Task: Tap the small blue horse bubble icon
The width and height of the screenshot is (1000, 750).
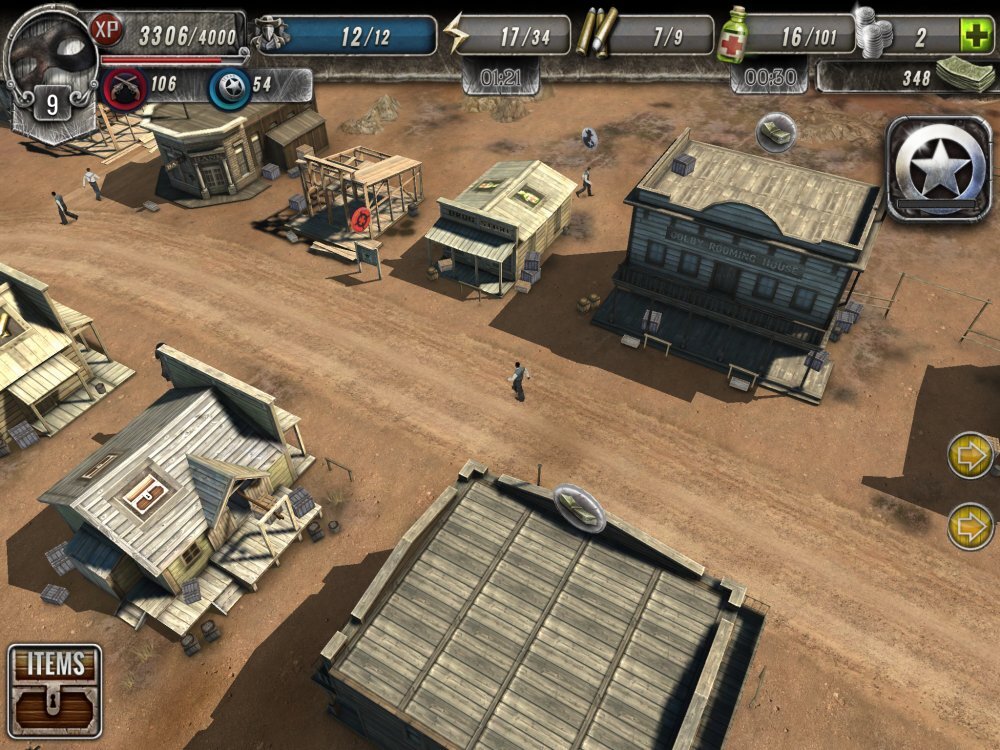Action: [x=589, y=138]
